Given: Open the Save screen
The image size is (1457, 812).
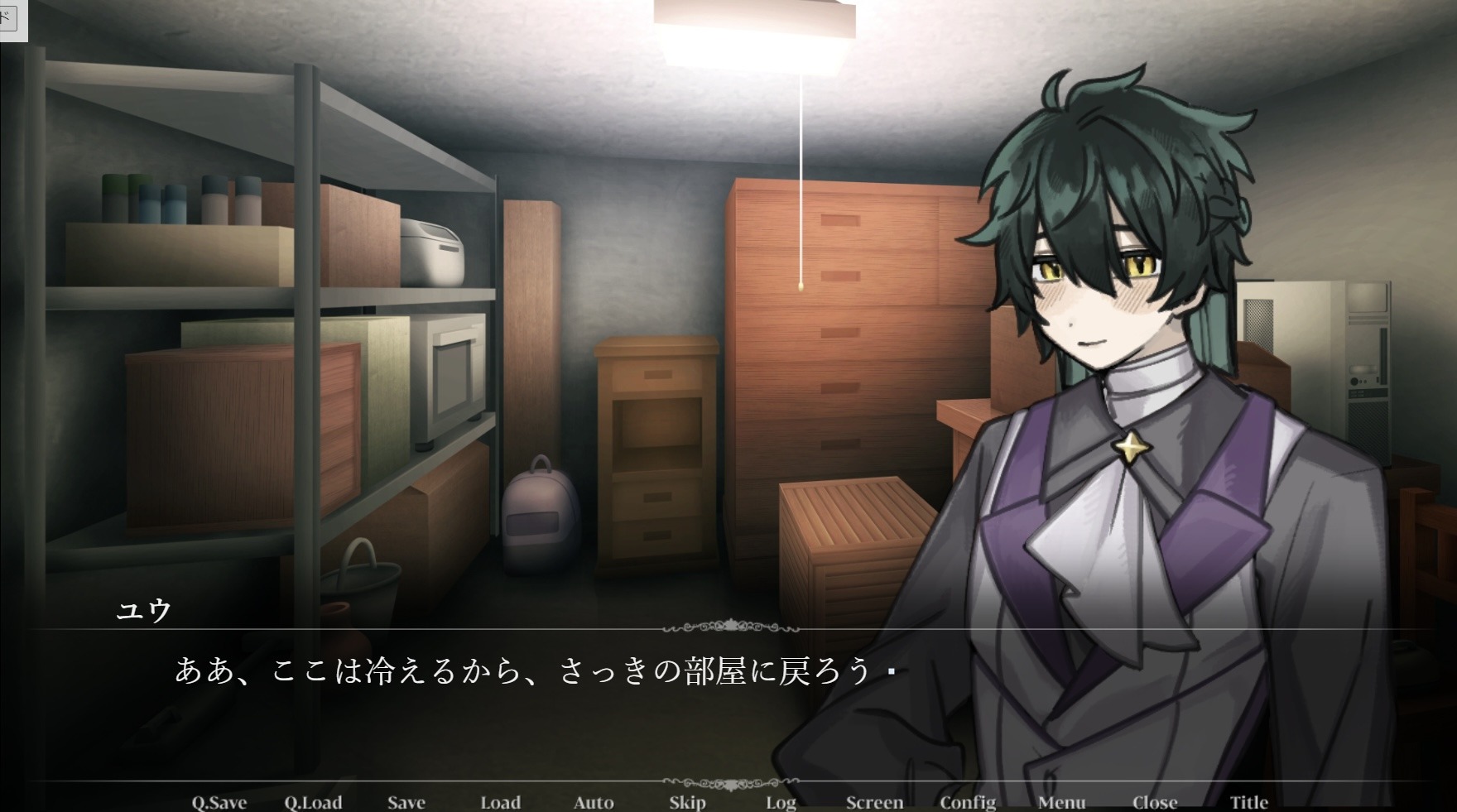Looking at the screenshot, I should [x=406, y=802].
